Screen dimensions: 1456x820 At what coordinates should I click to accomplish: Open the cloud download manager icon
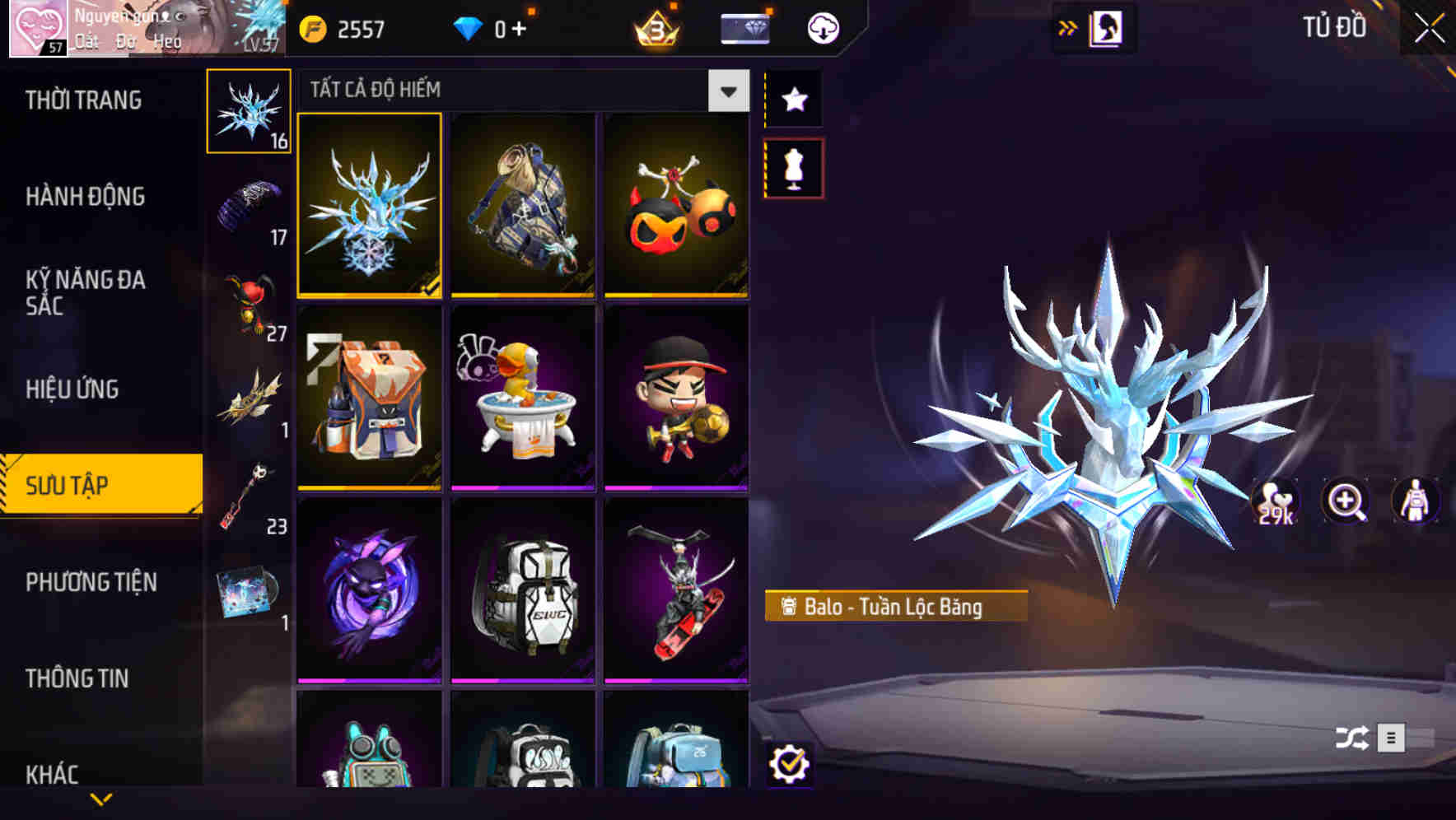coord(823,27)
